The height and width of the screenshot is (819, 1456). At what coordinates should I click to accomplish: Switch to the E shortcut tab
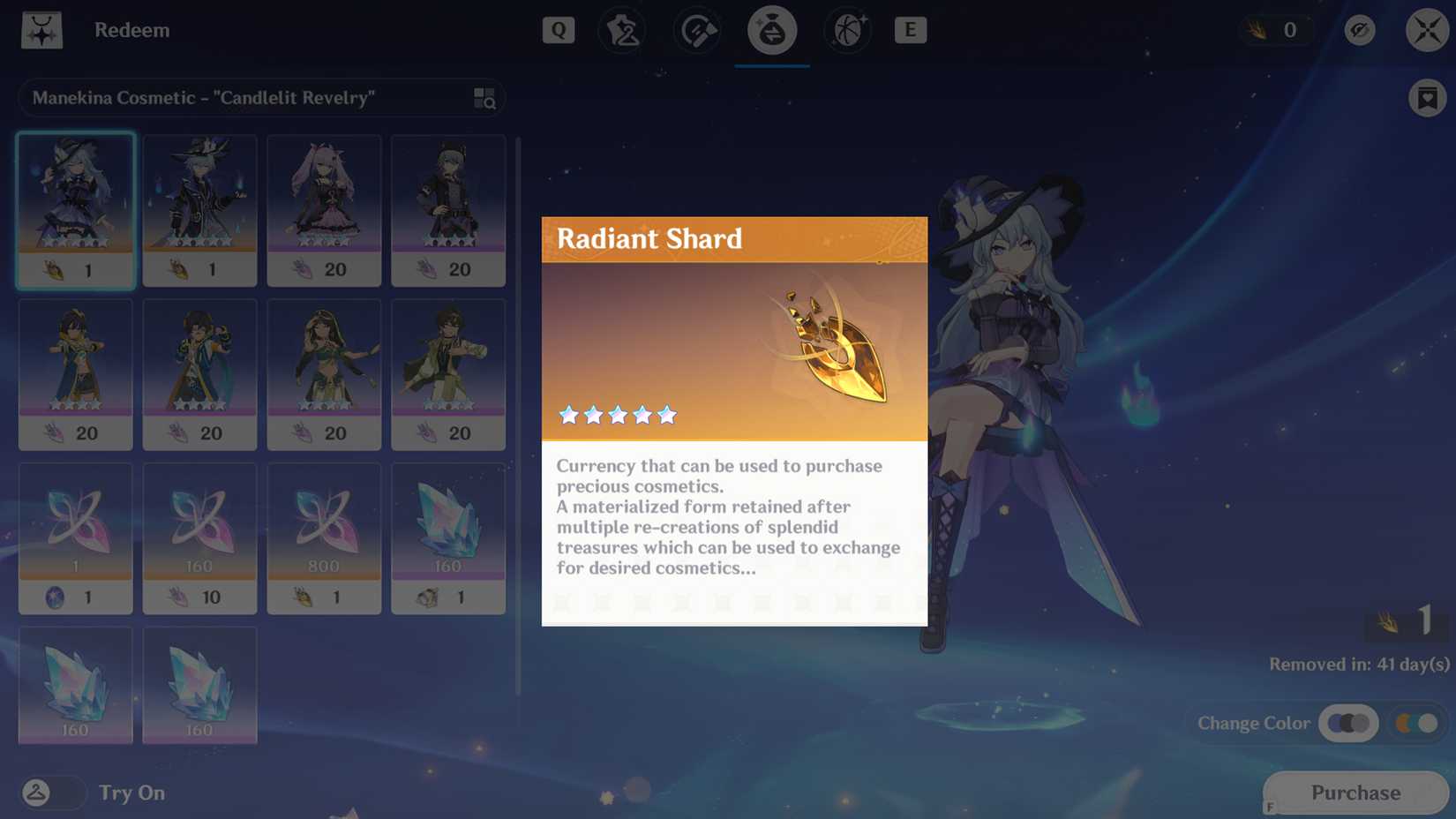pyautogui.click(x=911, y=29)
